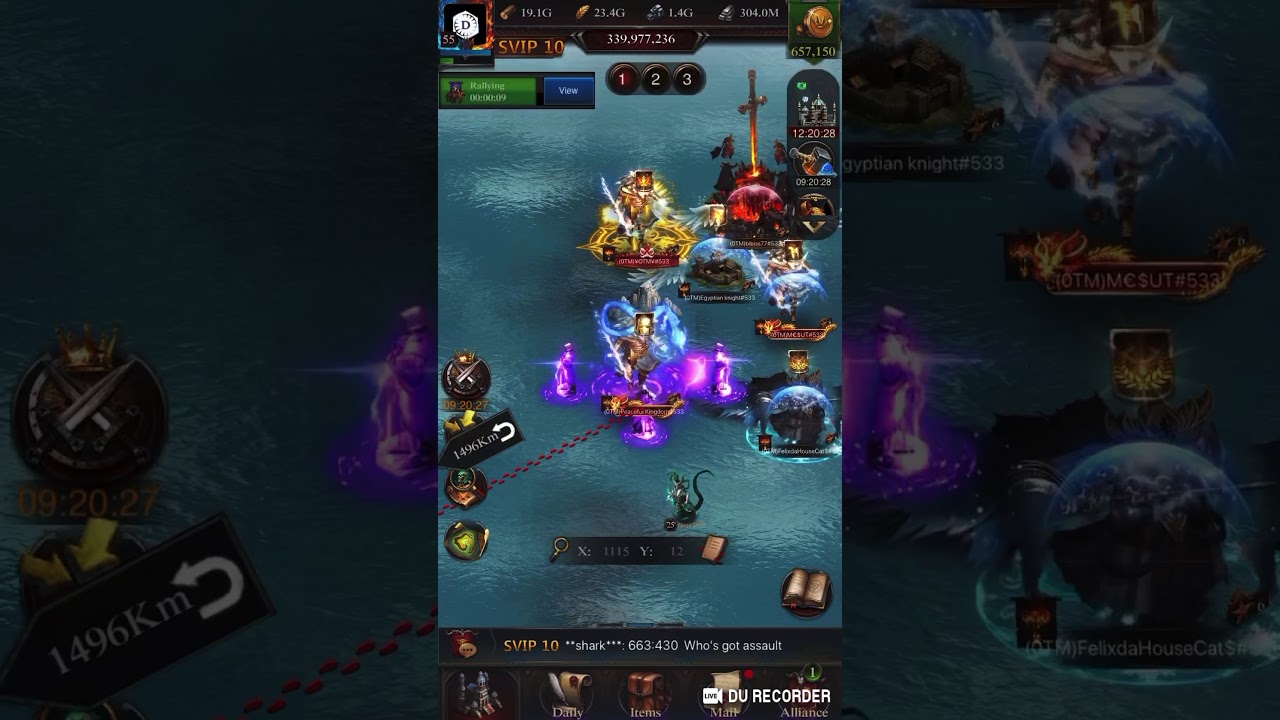
Task: Search coordinates with the magnifying glass
Action: [x=561, y=548]
